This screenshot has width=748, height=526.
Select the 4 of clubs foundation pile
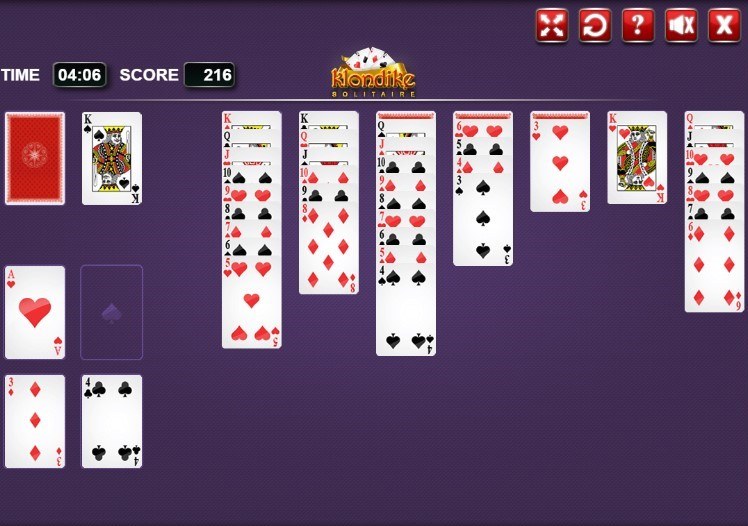(x=111, y=421)
